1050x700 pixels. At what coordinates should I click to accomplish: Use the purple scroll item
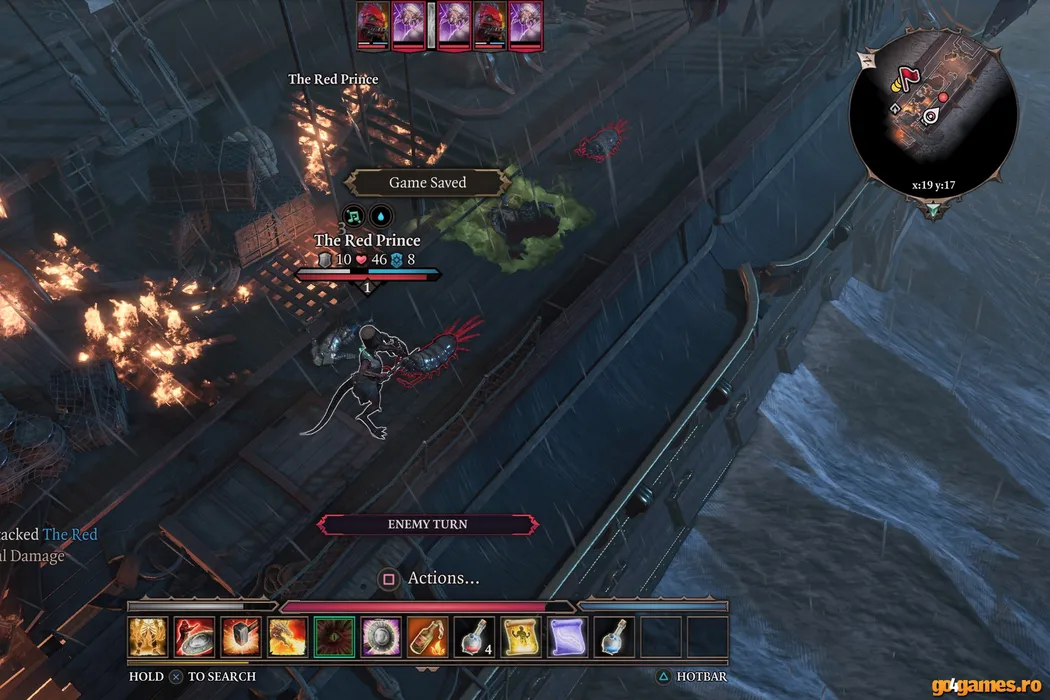[x=567, y=636]
